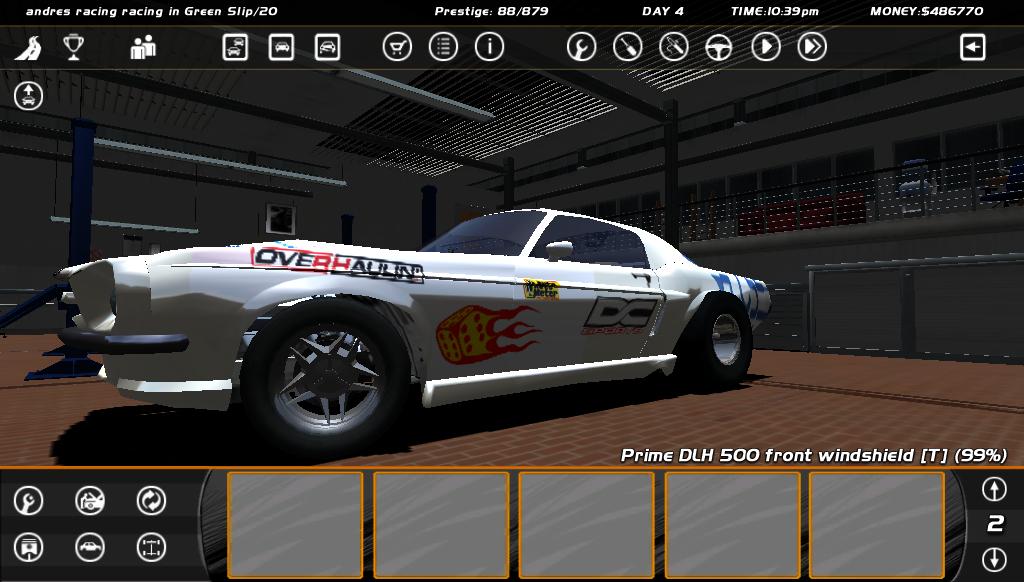The image size is (1024, 582).
Task: Select the steering wheel icon
Action: 719,47
